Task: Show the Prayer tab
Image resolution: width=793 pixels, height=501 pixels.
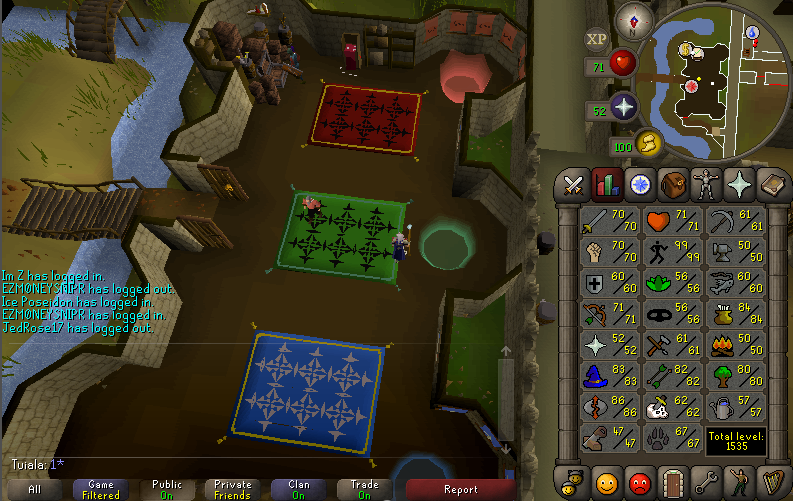Action: pos(740,184)
